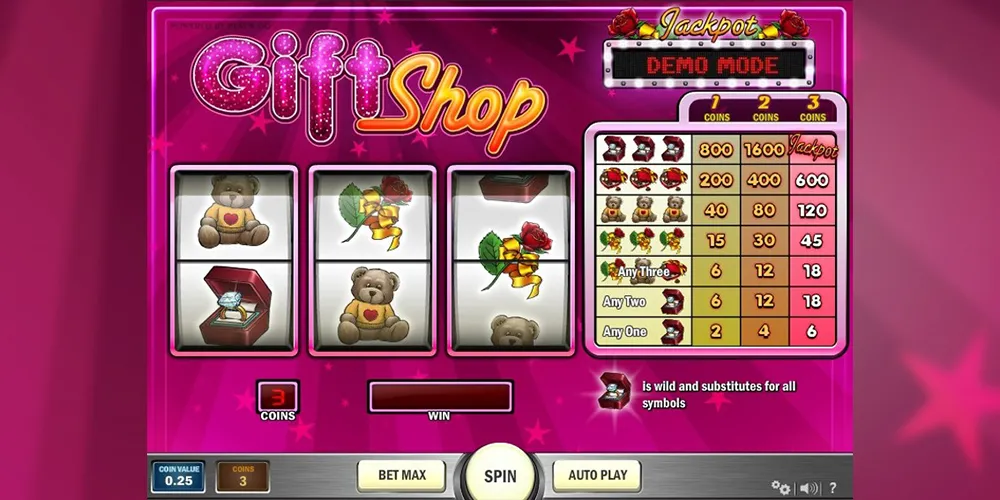Change the coin value setting
Image resolution: width=1000 pixels, height=500 pixels.
177,476
